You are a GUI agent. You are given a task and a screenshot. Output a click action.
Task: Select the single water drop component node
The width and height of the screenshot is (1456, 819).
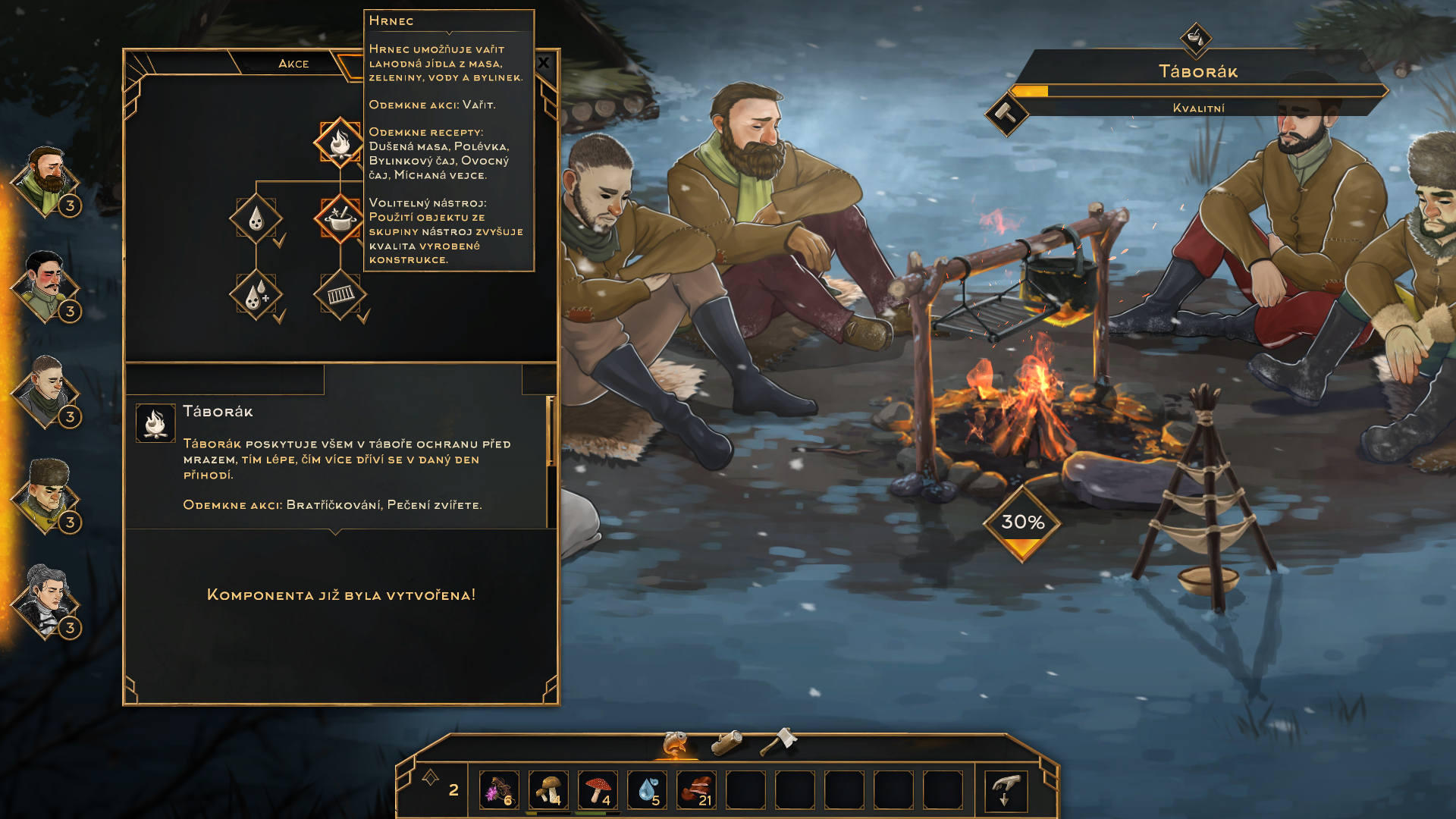pos(256,219)
